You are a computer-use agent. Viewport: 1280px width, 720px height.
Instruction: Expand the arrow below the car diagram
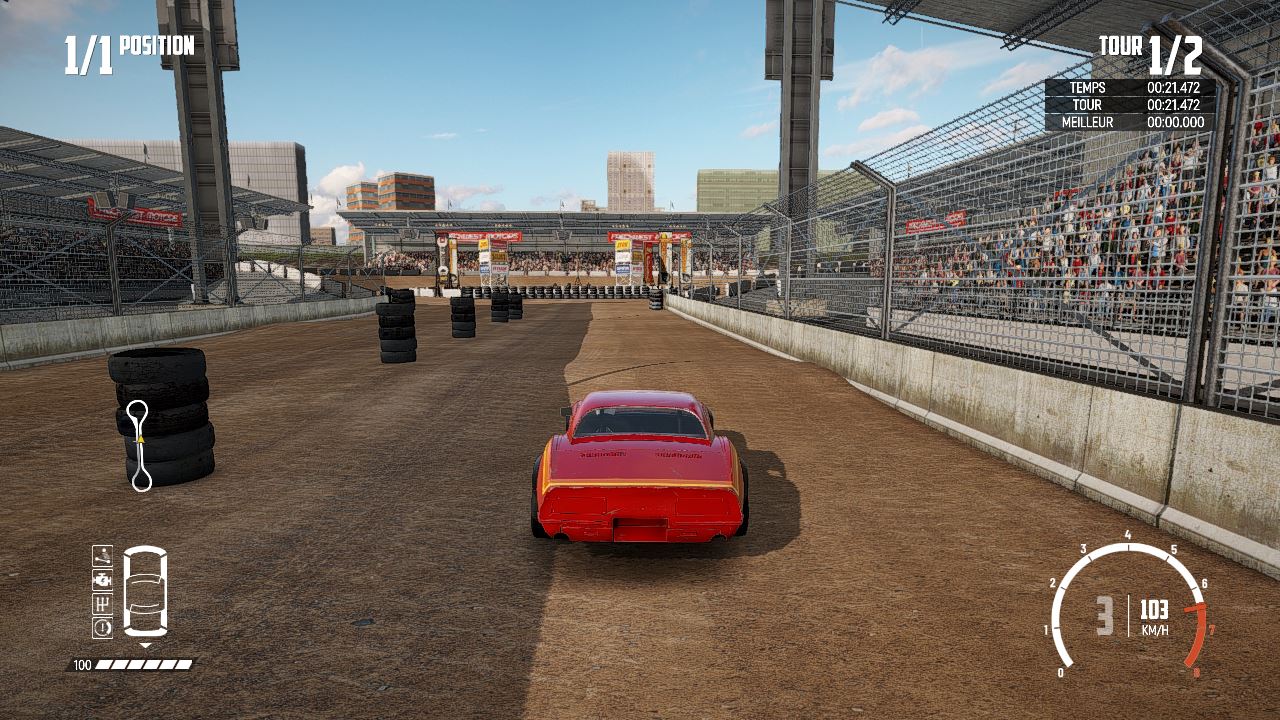(x=145, y=647)
